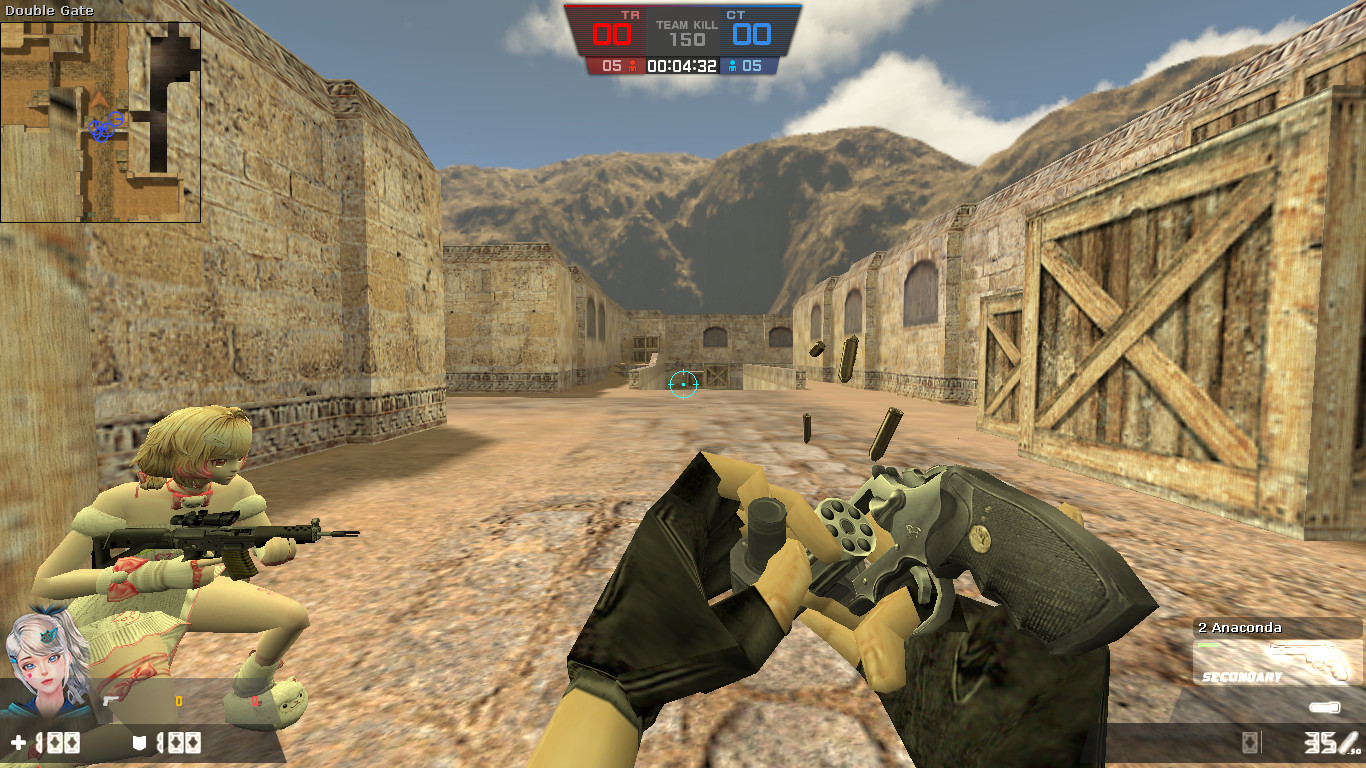Click the 2 Anaconda weapon slot label
The image size is (1366, 768).
[x=1239, y=628]
